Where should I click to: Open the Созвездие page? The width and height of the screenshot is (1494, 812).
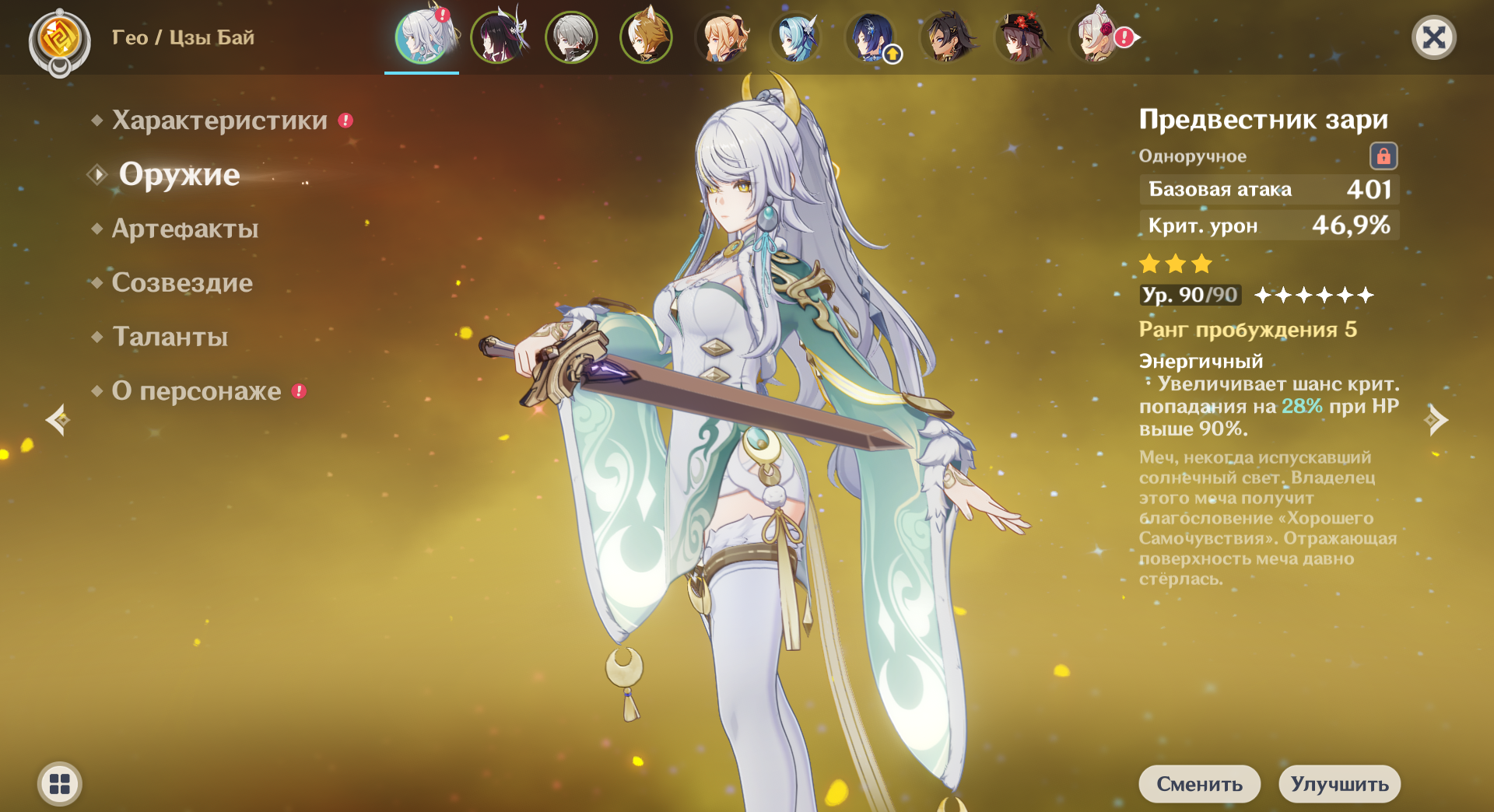tap(182, 282)
